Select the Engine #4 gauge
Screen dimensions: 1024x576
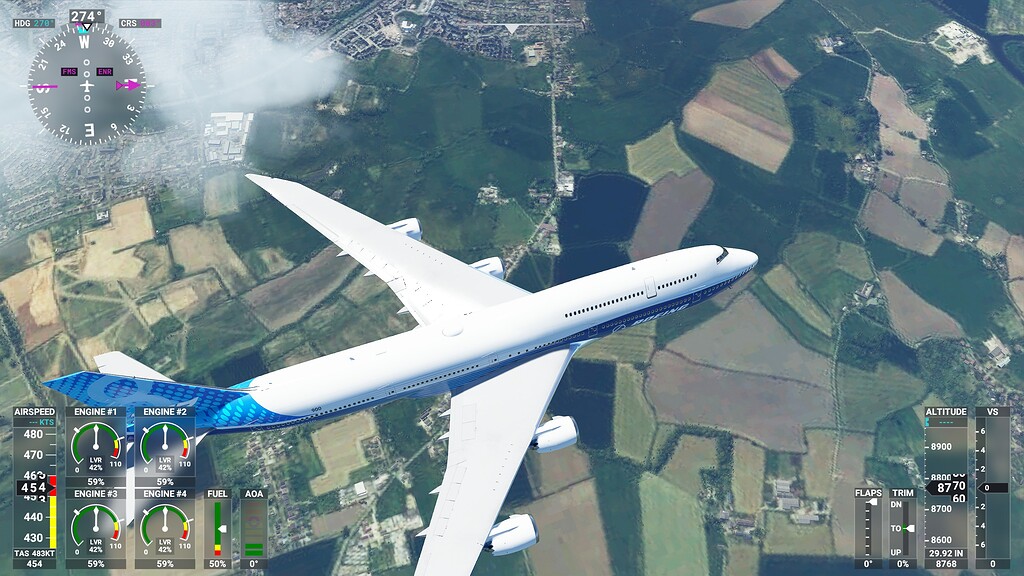point(166,526)
